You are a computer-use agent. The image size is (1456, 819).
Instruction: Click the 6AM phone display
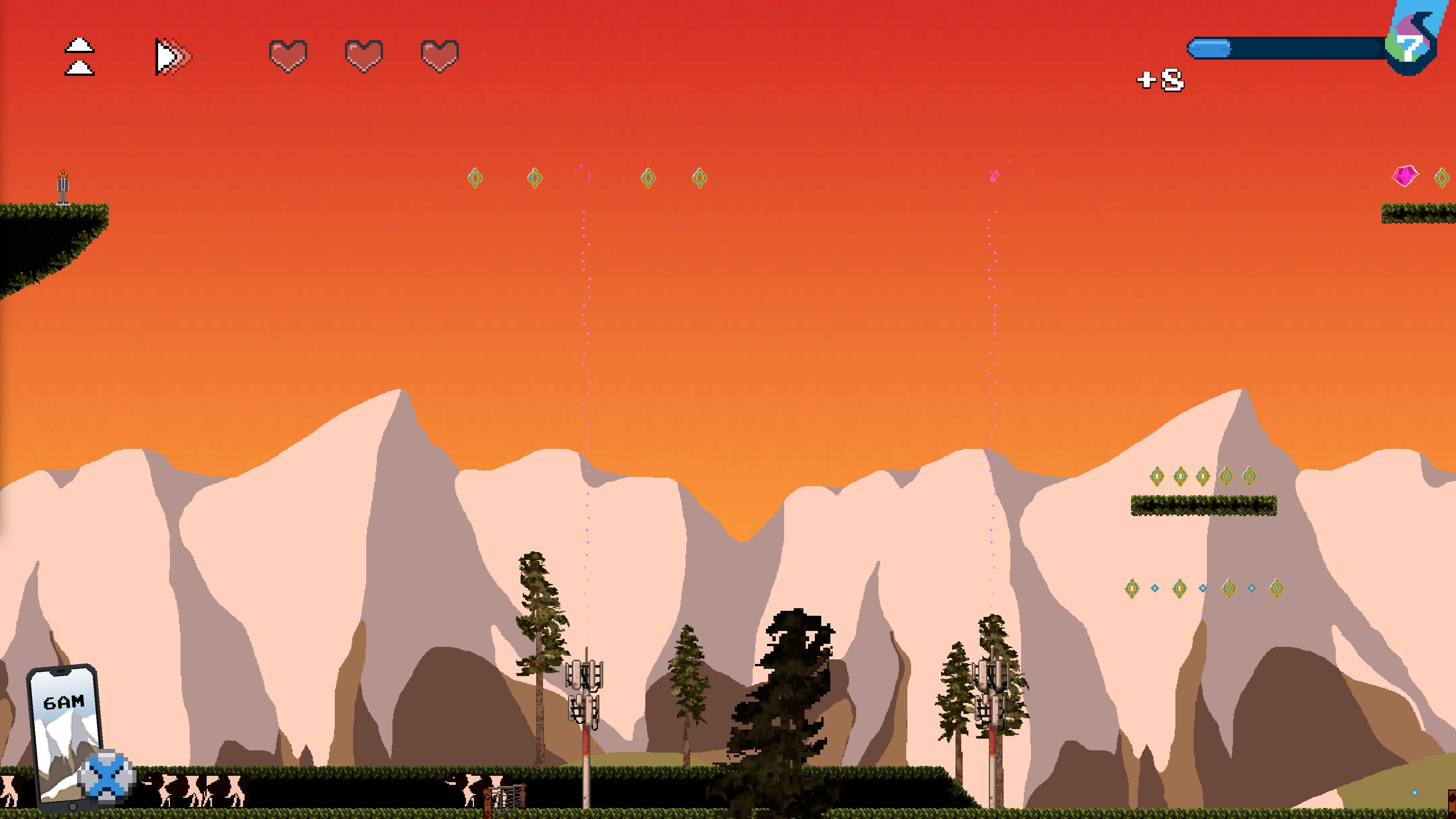click(x=64, y=701)
